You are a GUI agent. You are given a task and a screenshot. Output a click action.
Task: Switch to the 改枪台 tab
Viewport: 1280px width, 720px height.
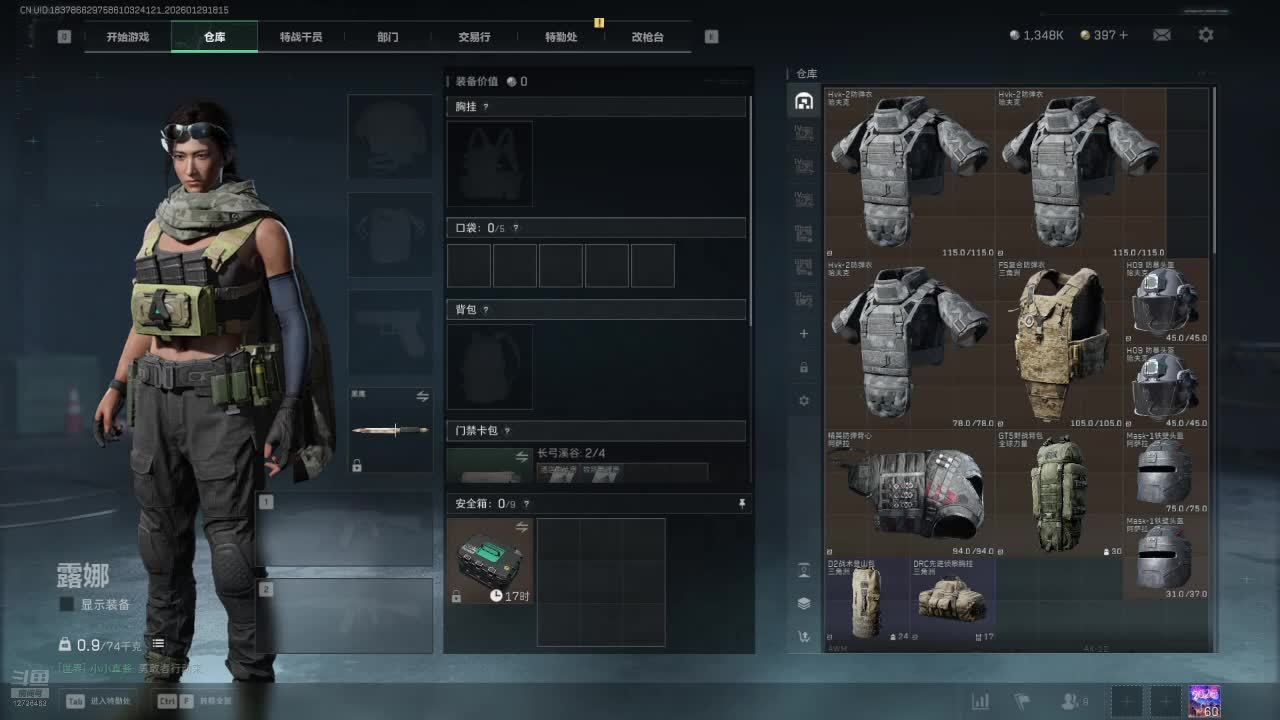point(647,37)
